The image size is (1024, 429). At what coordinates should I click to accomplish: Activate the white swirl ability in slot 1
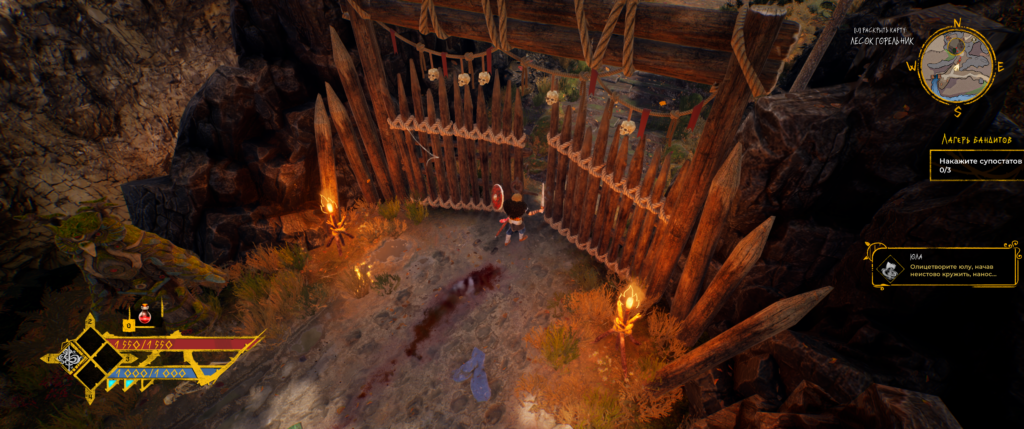pyautogui.click(x=72, y=356)
